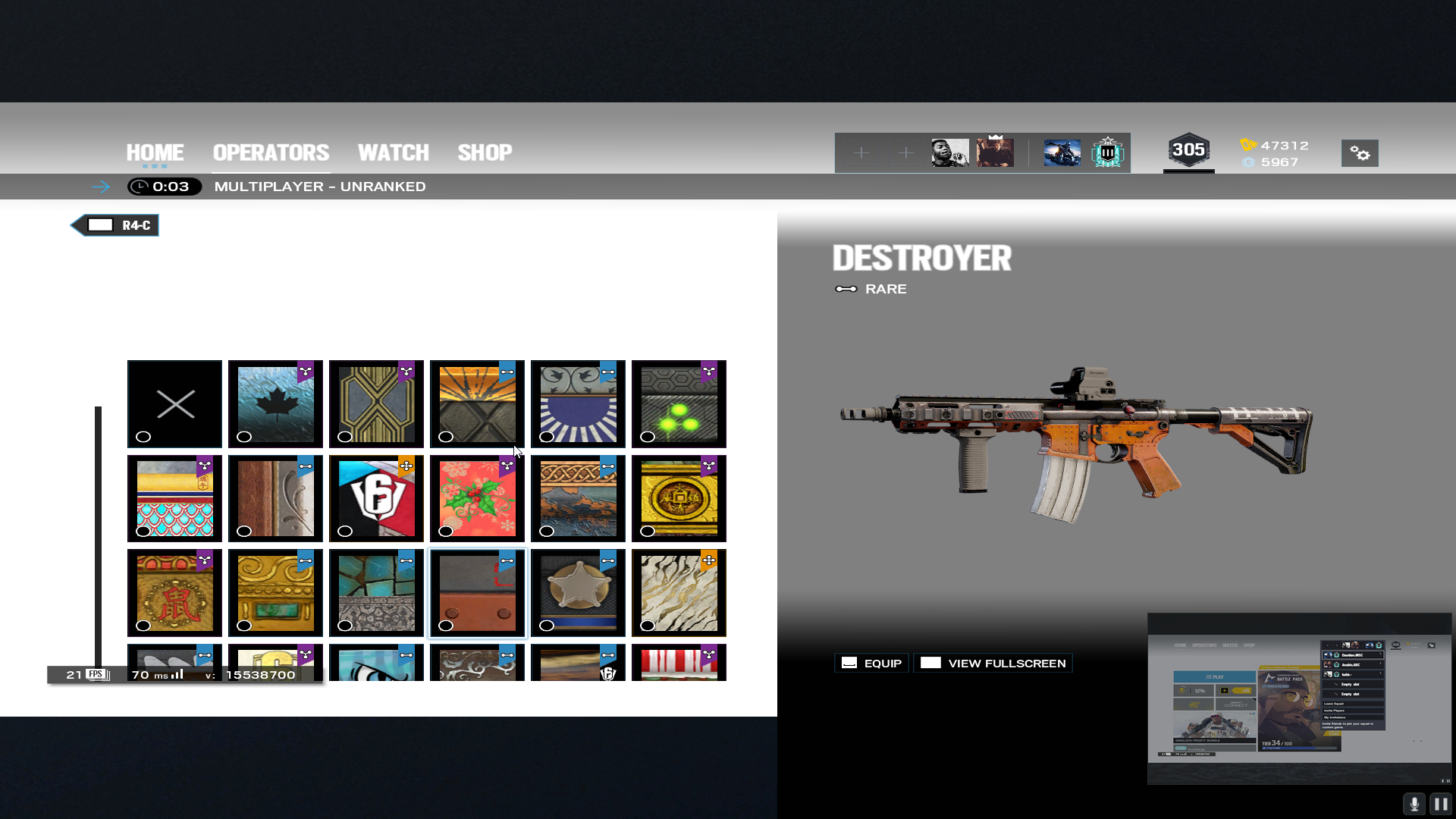Click the player level 305 badge

click(1188, 150)
